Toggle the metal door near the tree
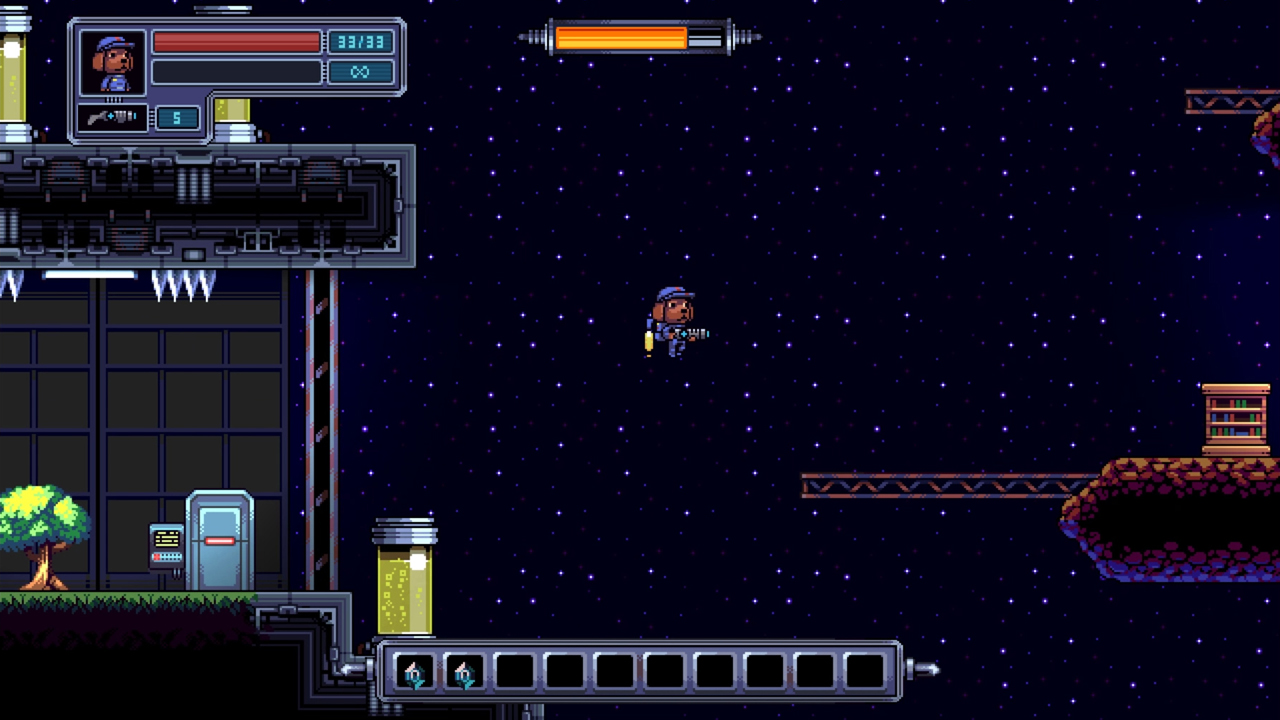Image resolution: width=1280 pixels, height=720 pixels. tap(218, 540)
